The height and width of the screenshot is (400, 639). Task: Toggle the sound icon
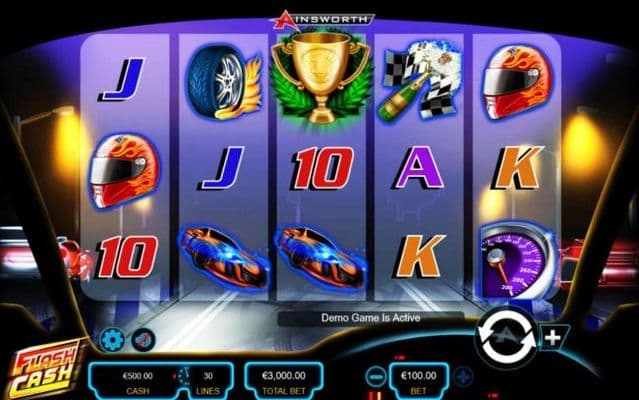144,340
